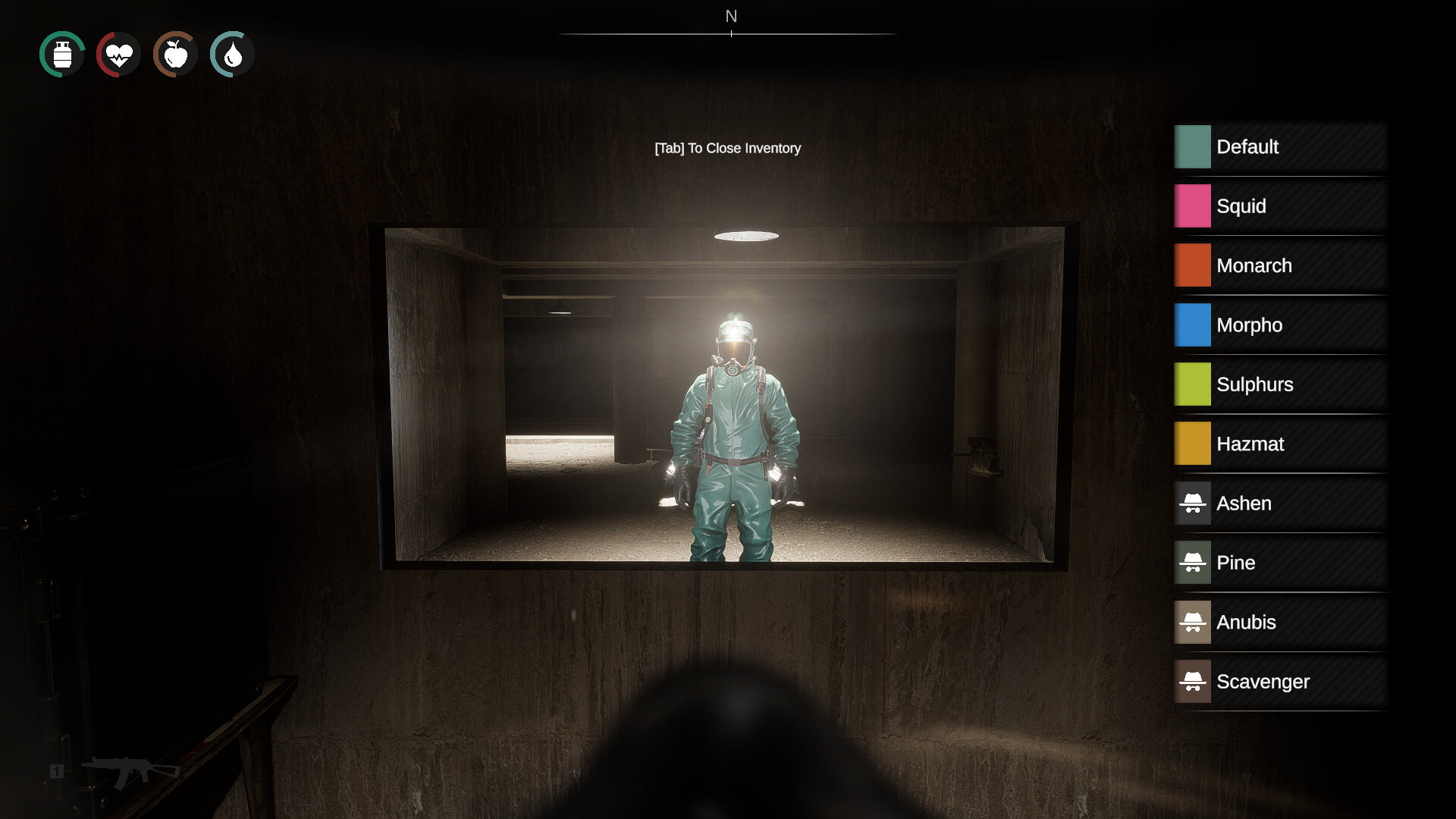Click the incognito icon beside Scavenger

click(x=1193, y=681)
